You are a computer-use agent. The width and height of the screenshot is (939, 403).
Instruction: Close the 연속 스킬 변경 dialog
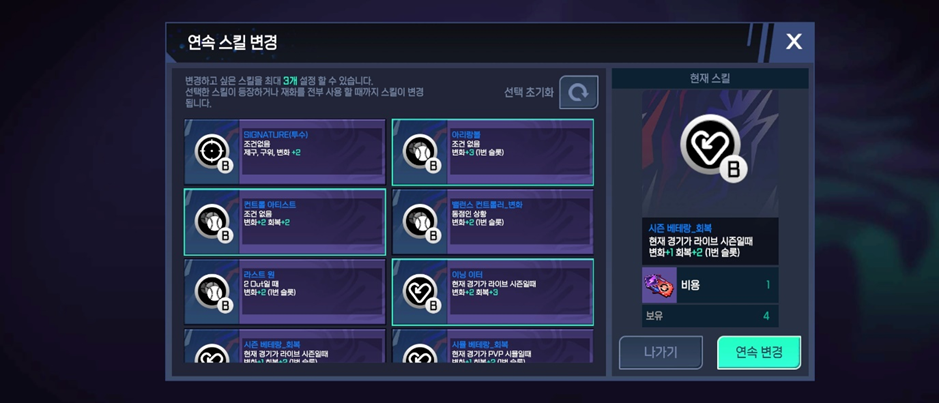pos(793,42)
